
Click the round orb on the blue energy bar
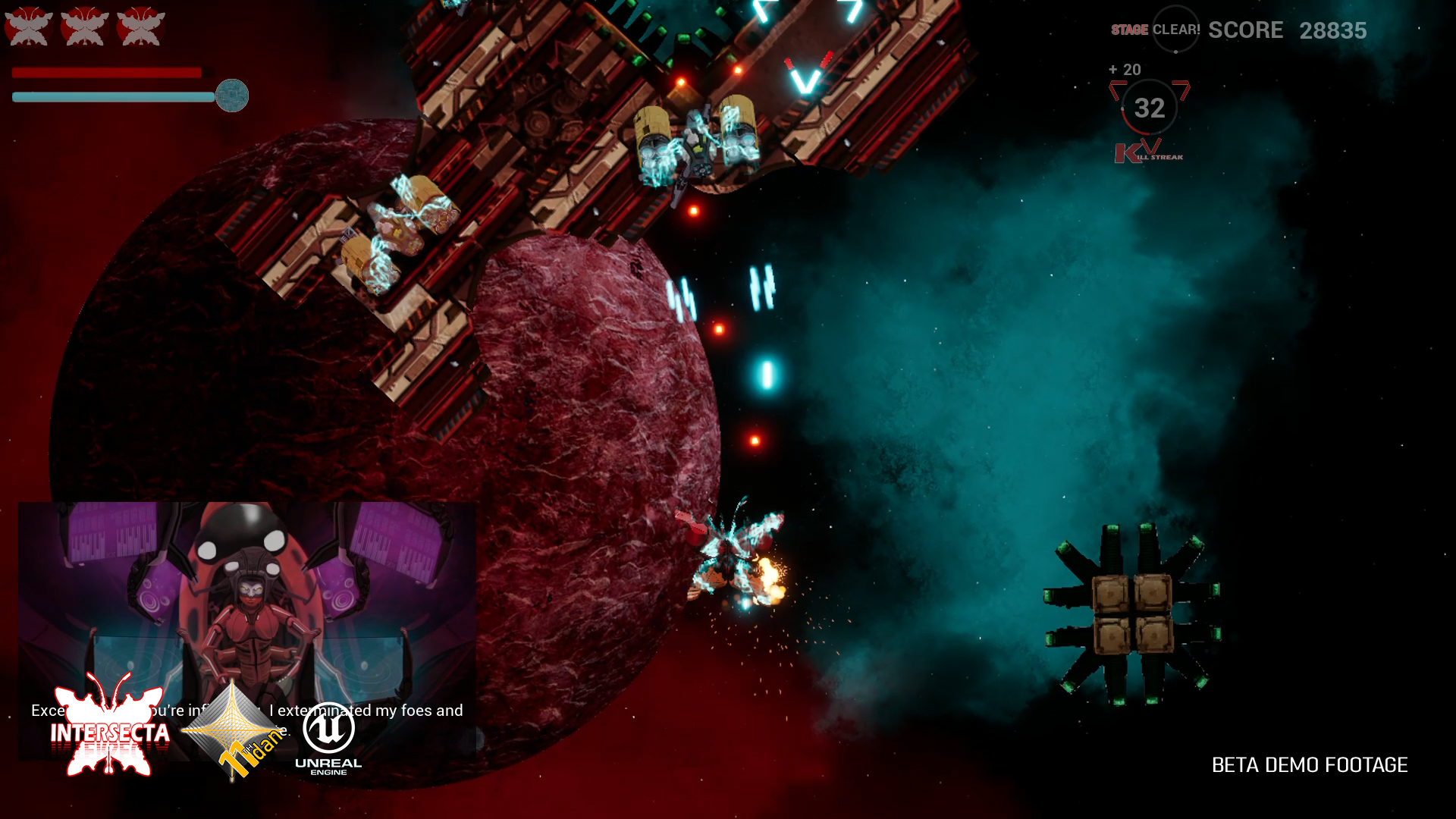point(232,96)
